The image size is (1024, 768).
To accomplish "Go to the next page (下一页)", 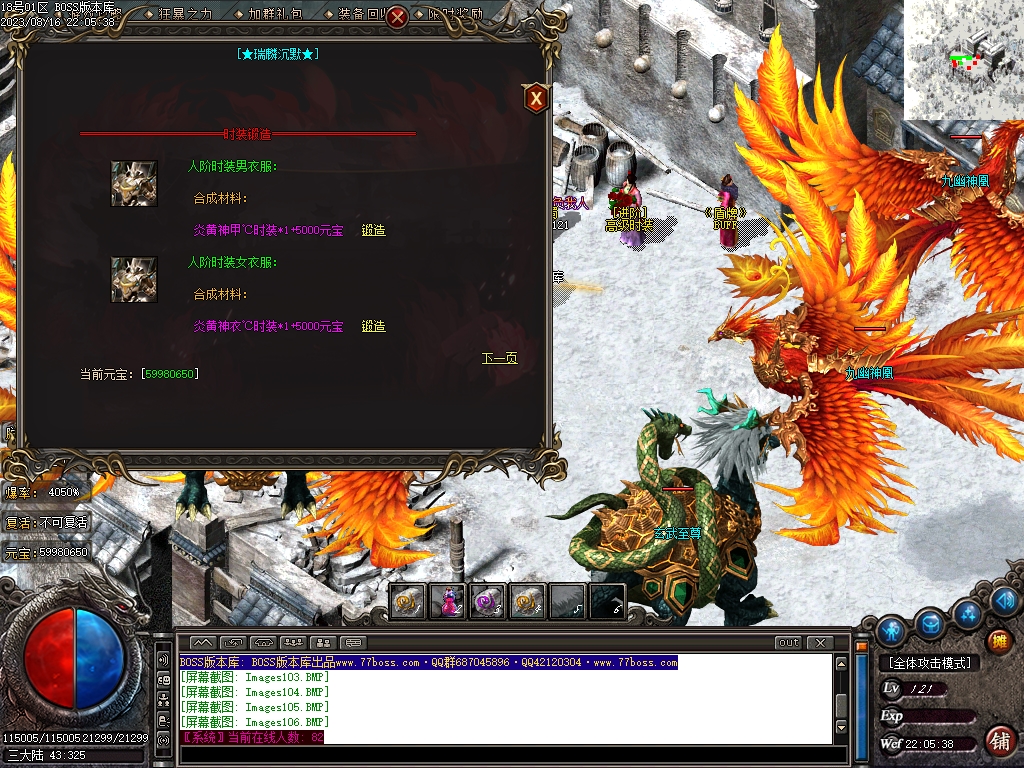I will coord(499,358).
